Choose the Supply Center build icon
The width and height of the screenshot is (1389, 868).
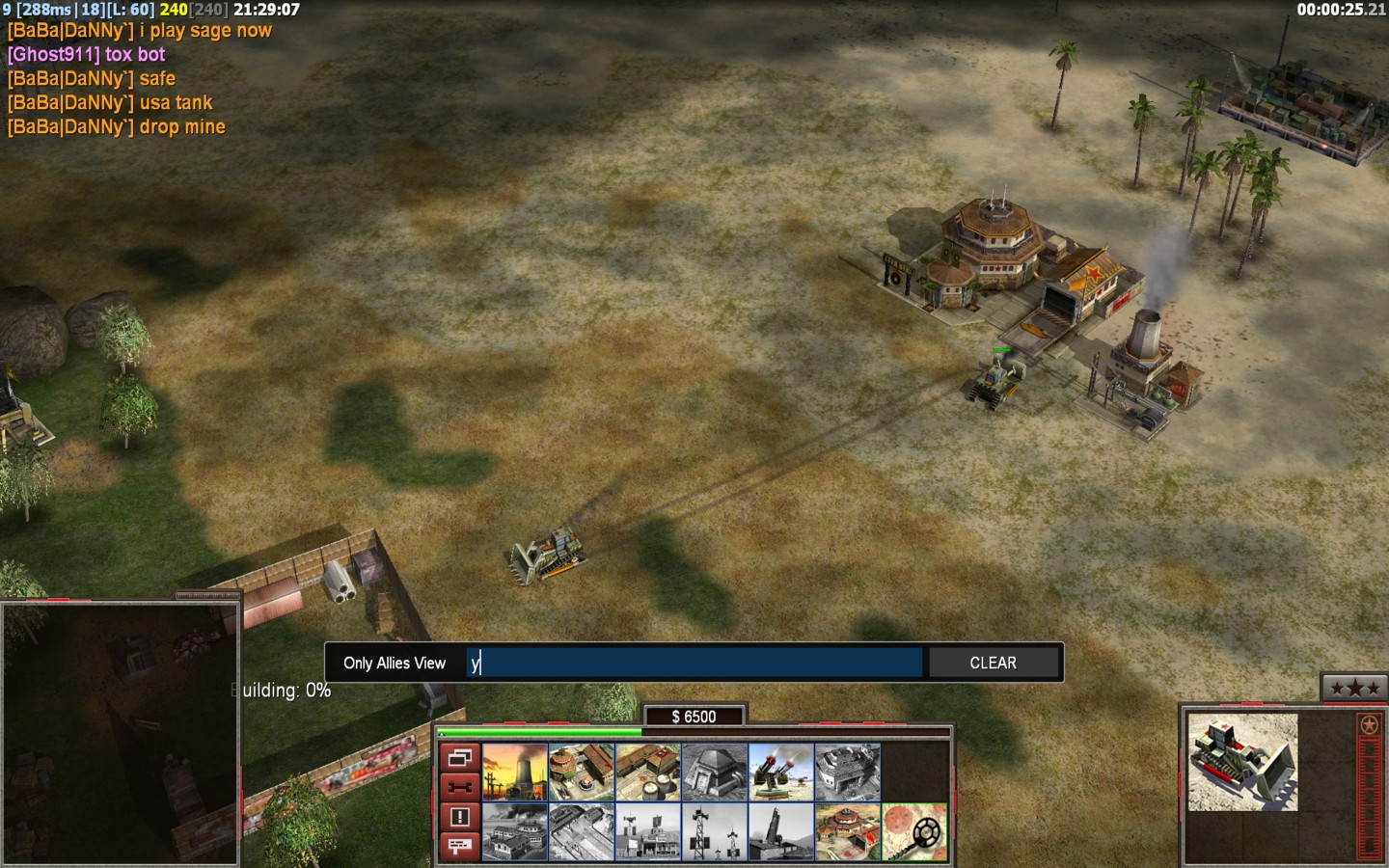click(x=648, y=772)
